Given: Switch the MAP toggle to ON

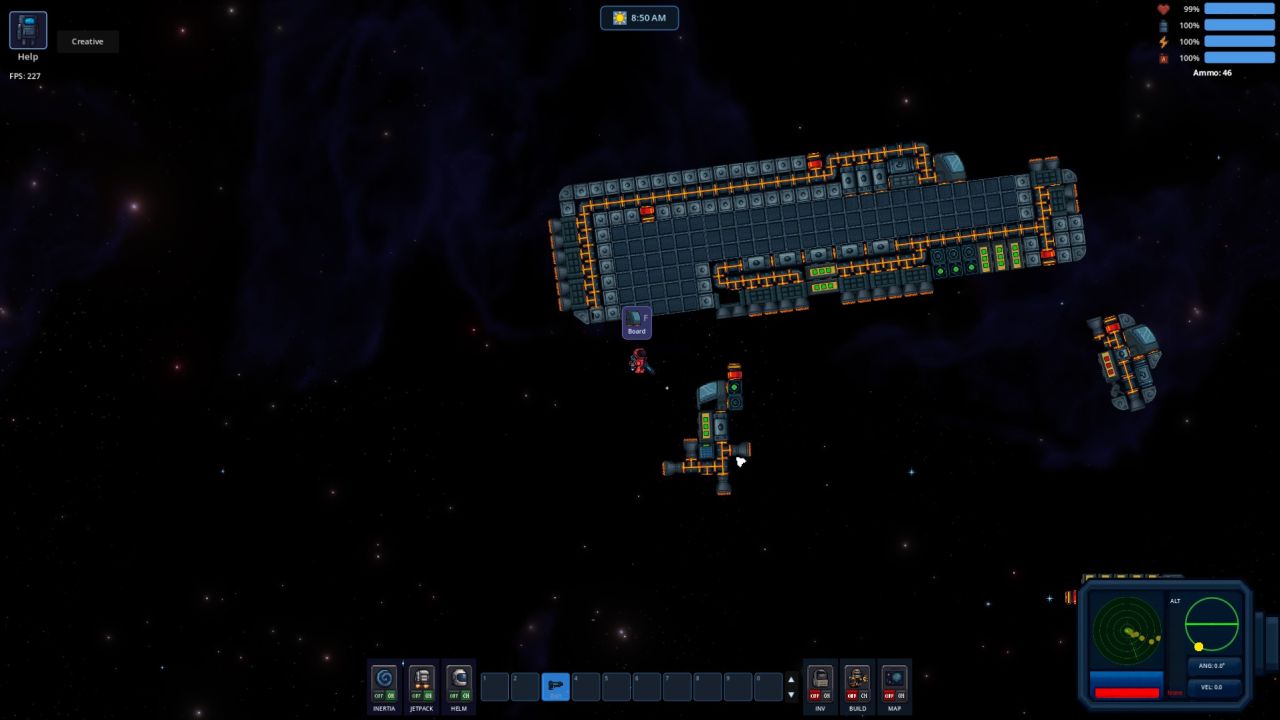Looking at the screenshot, I should pyautogui.click(x=900, y=697).
